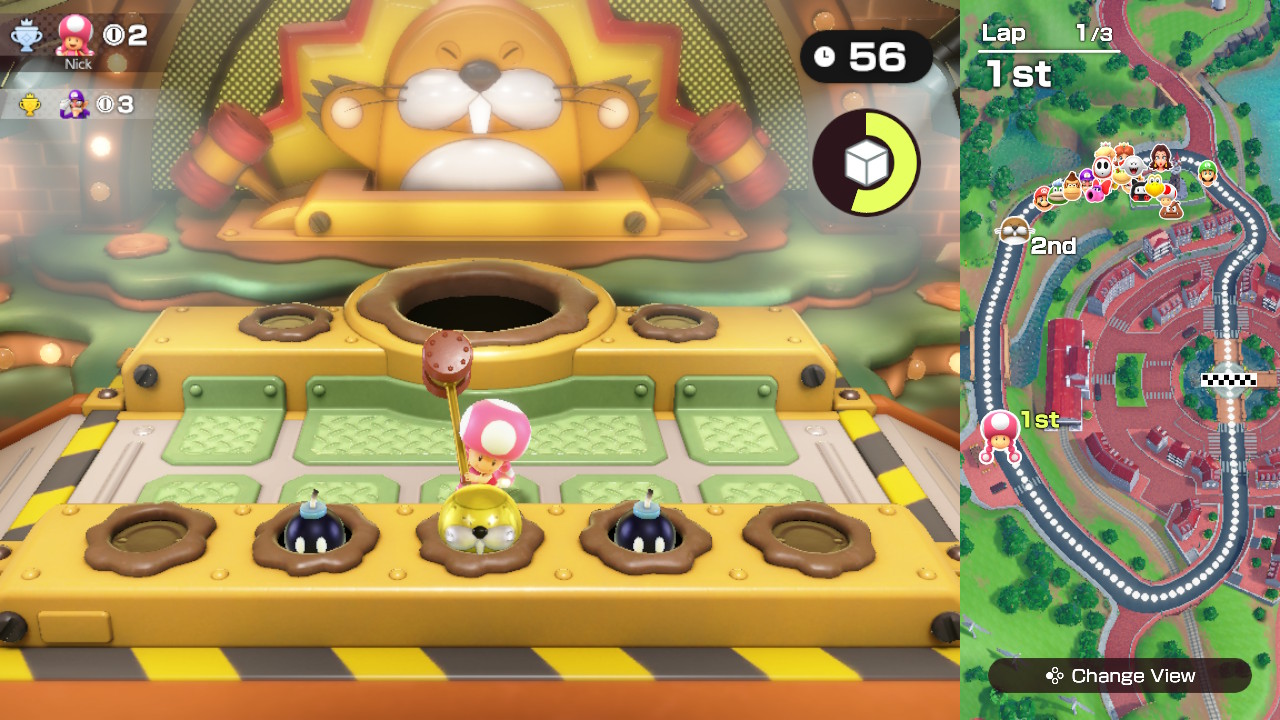The width and height of the screenshot is (1280, 720).
Task: Click the Donkey Kong minimap icon
Action: 1070,187
